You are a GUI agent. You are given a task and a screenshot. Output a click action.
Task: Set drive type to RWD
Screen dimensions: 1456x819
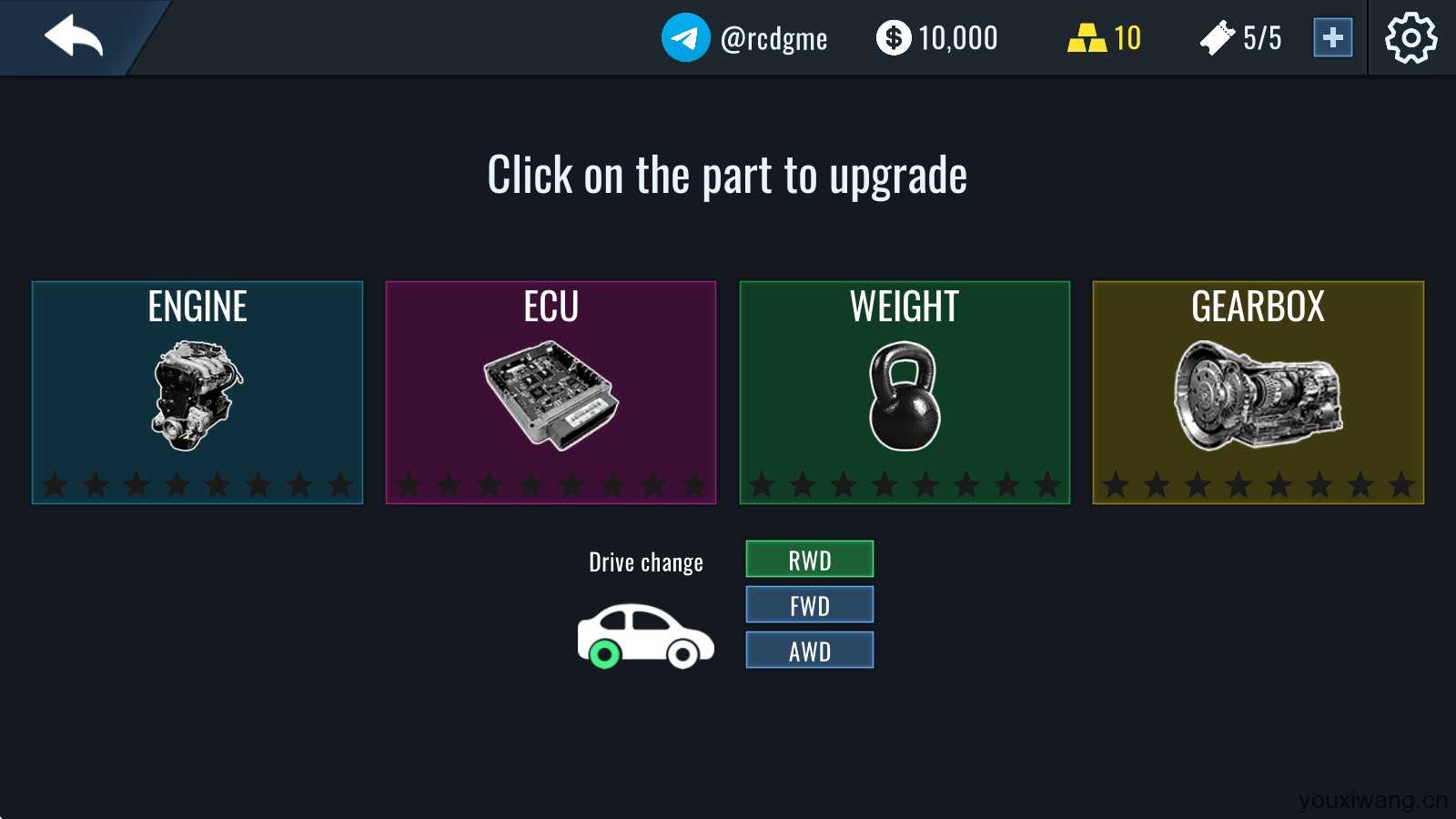click(809, 559)
